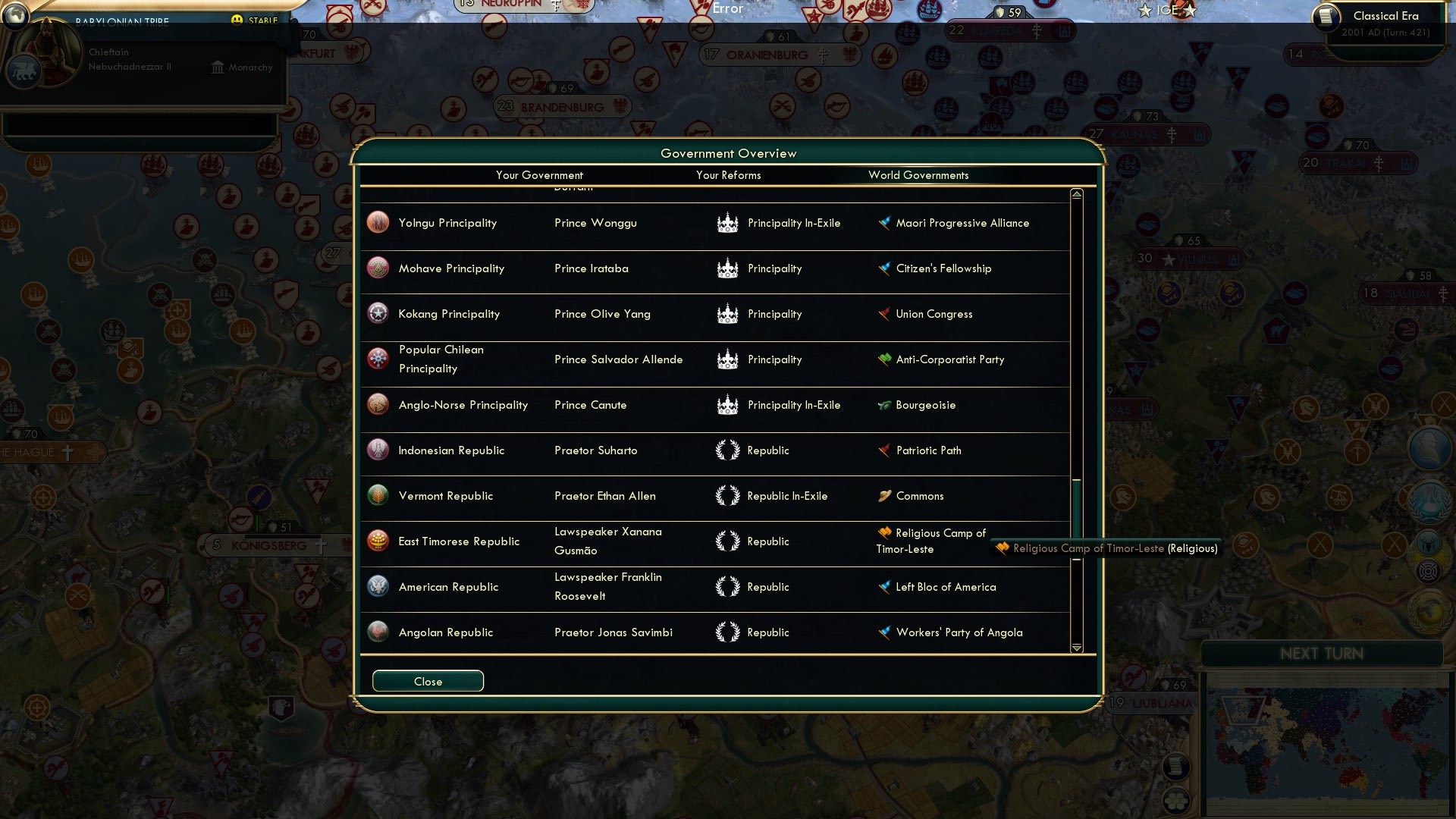Click the Religious Camp of Timor-Leste orange banner

coord(884,533)
